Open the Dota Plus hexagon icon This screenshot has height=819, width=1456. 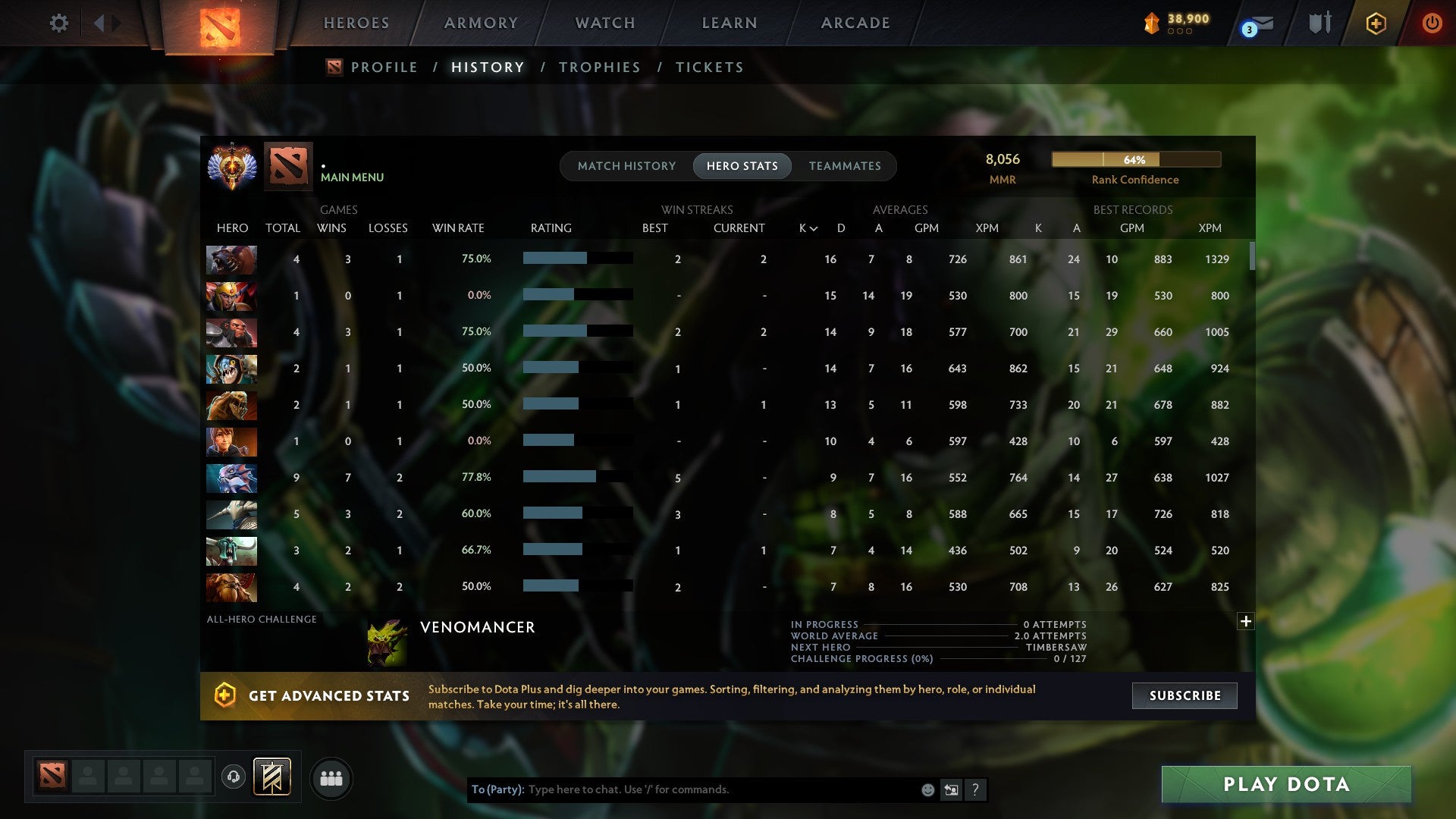[x=1376, y=23]
